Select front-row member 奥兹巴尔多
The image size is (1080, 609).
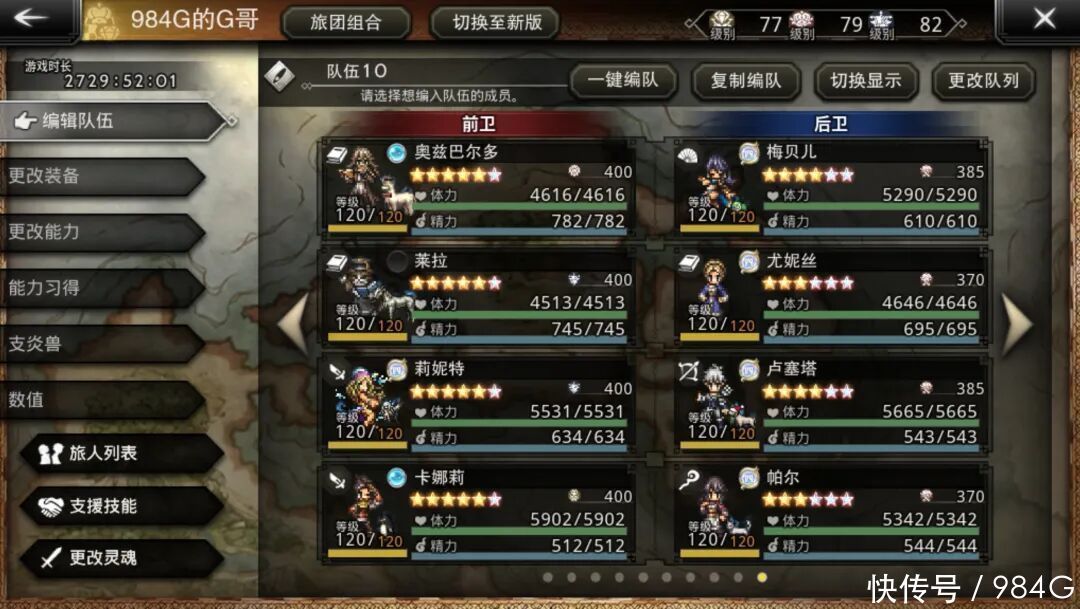(478, 187)
